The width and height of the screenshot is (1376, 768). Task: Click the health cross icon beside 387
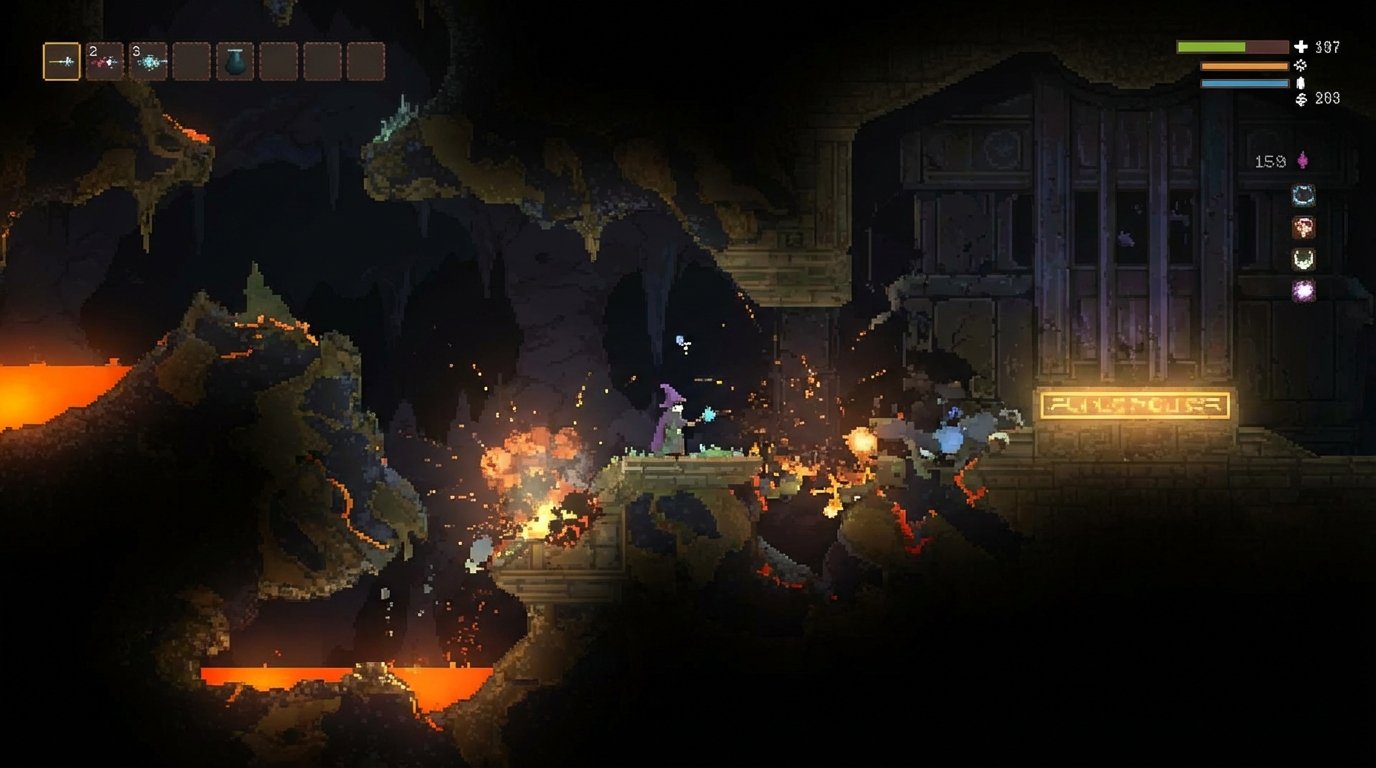[1302, 44]
